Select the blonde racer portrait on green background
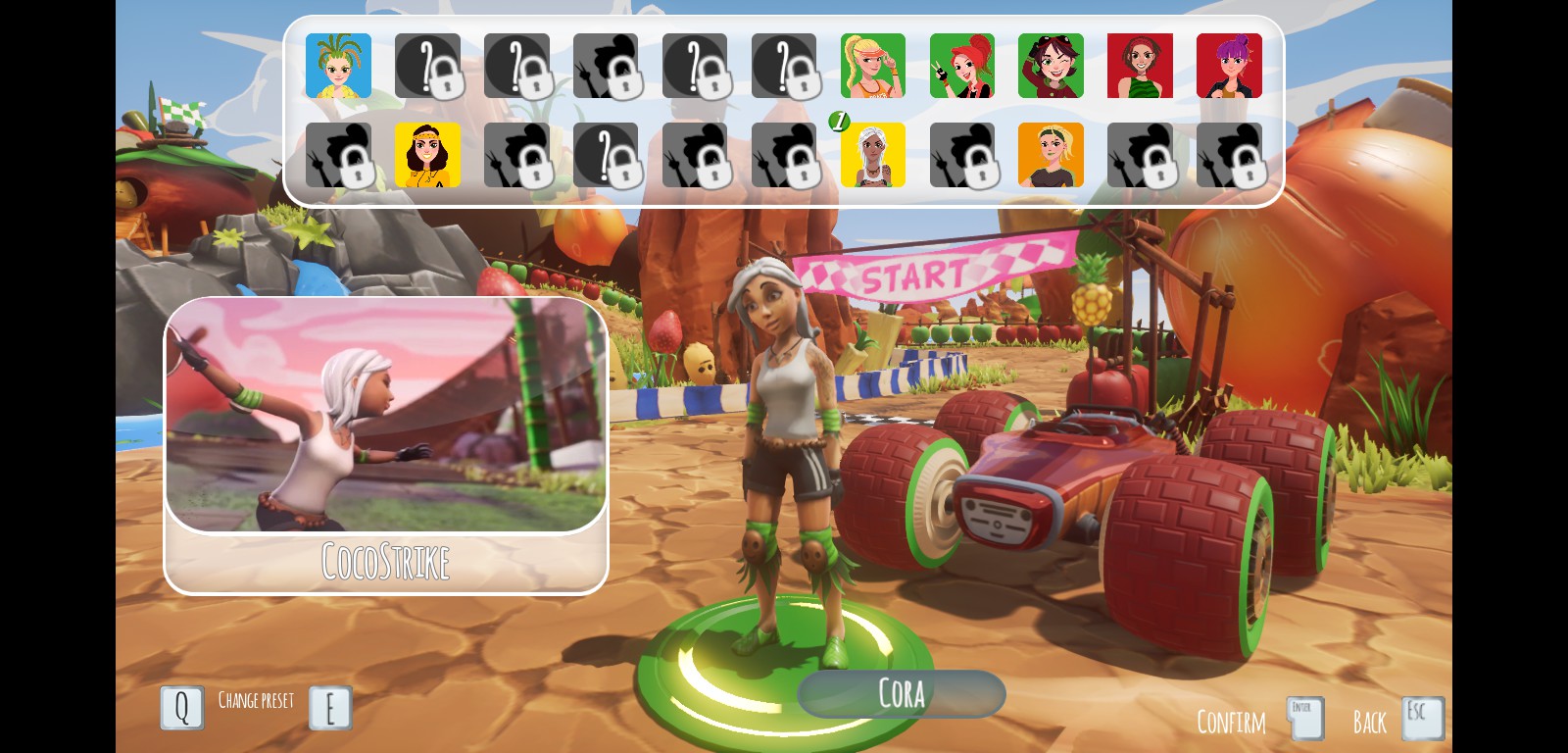The width and height of the screenshot is (1568, 753). 872,66
